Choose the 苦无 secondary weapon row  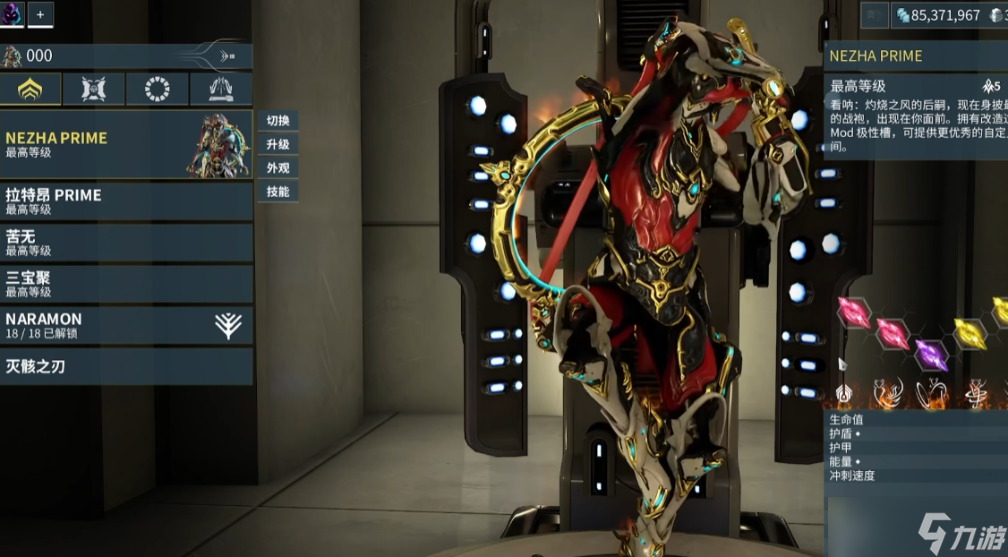click(126, 243)
